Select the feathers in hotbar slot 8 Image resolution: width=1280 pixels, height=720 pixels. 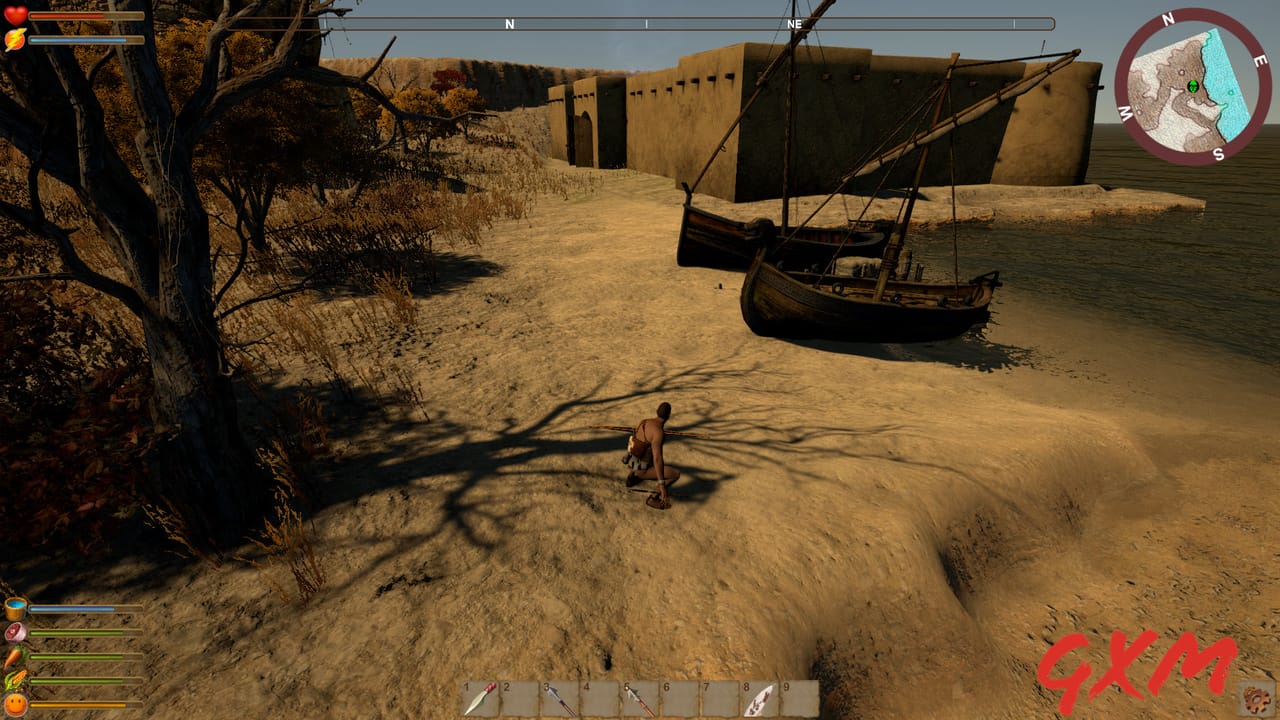tap(758, 699)
